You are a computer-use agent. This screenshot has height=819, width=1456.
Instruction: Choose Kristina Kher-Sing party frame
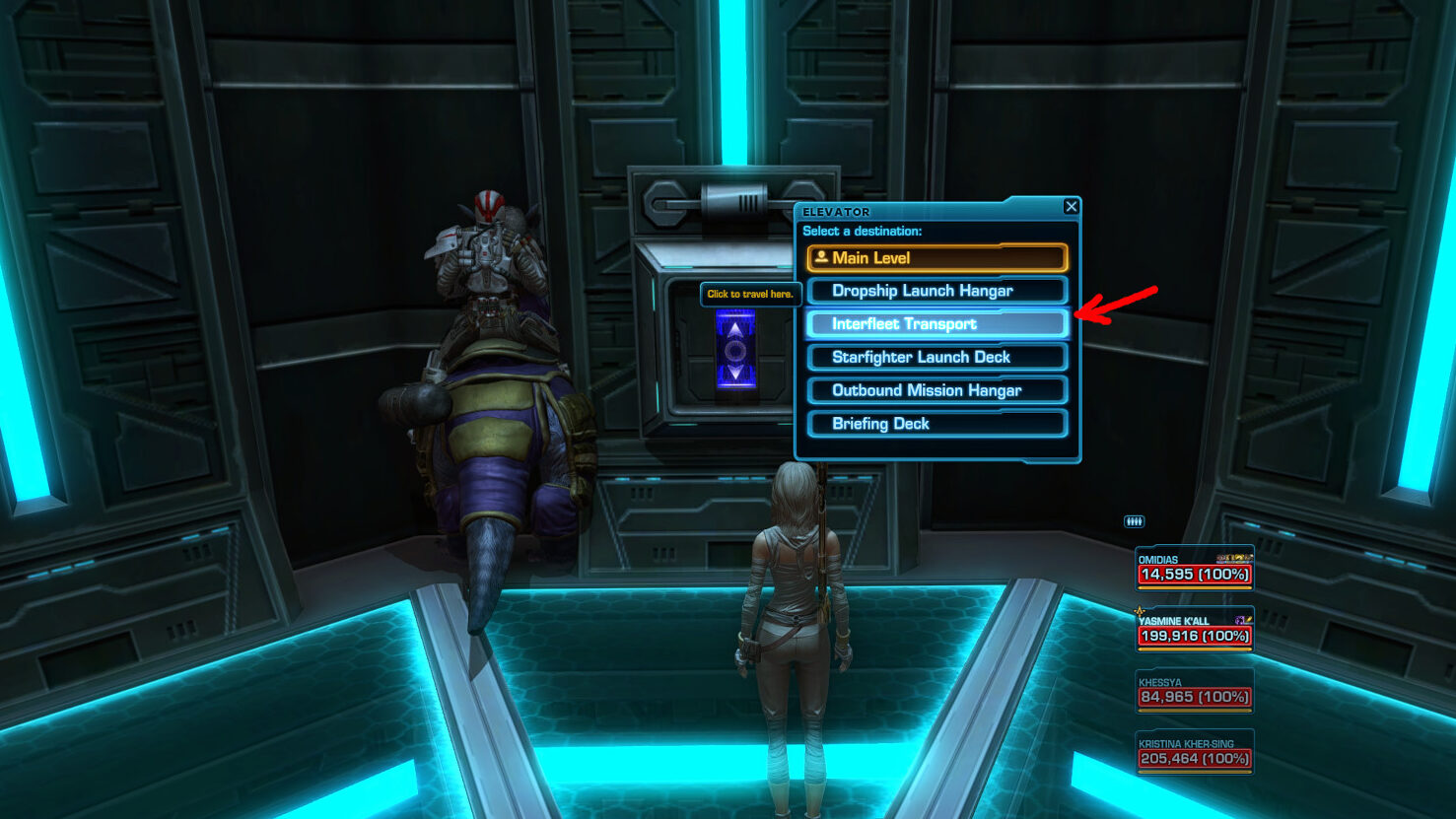pyautogui.click(x=1194, y=753)
